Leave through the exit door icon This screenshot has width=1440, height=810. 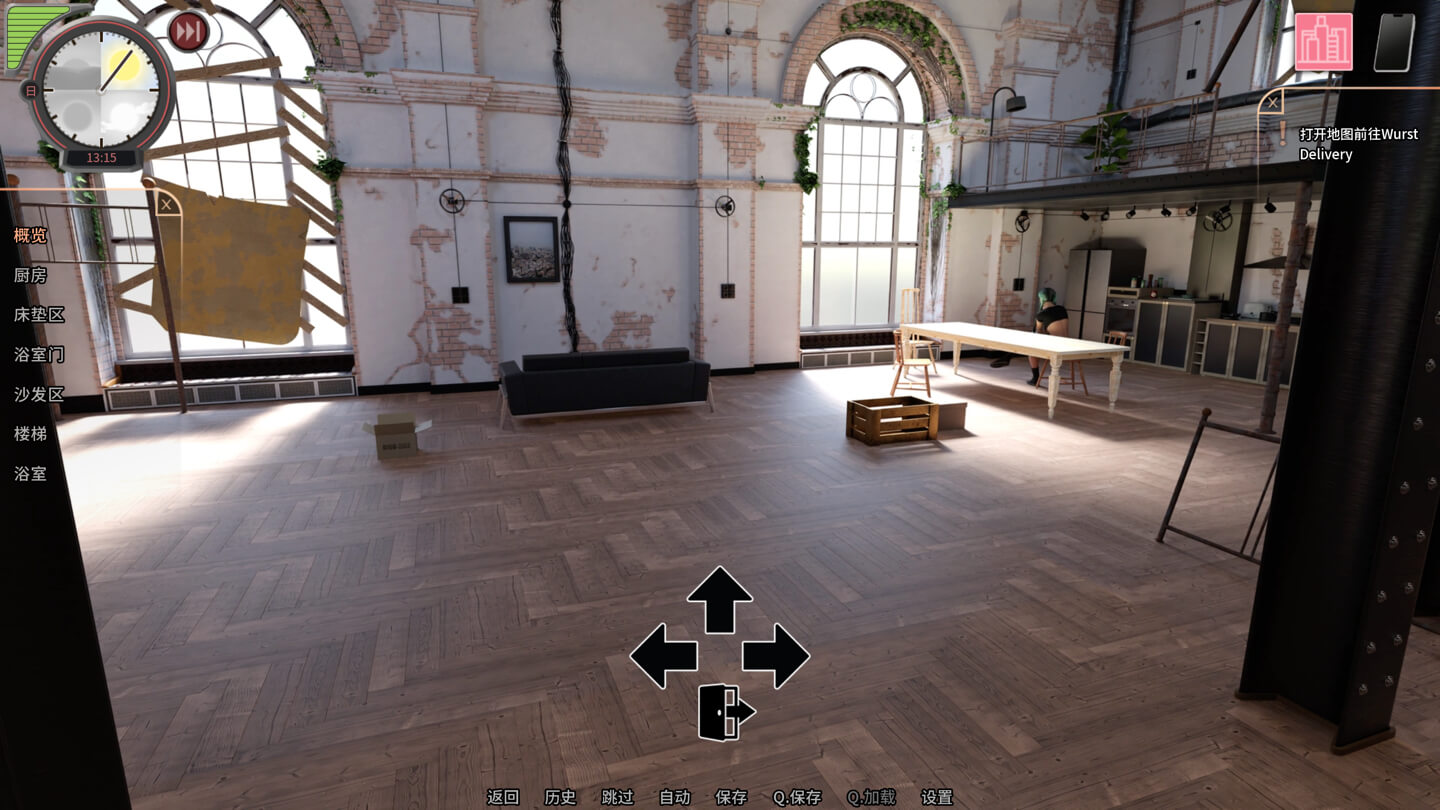click(x=725, y=712)
